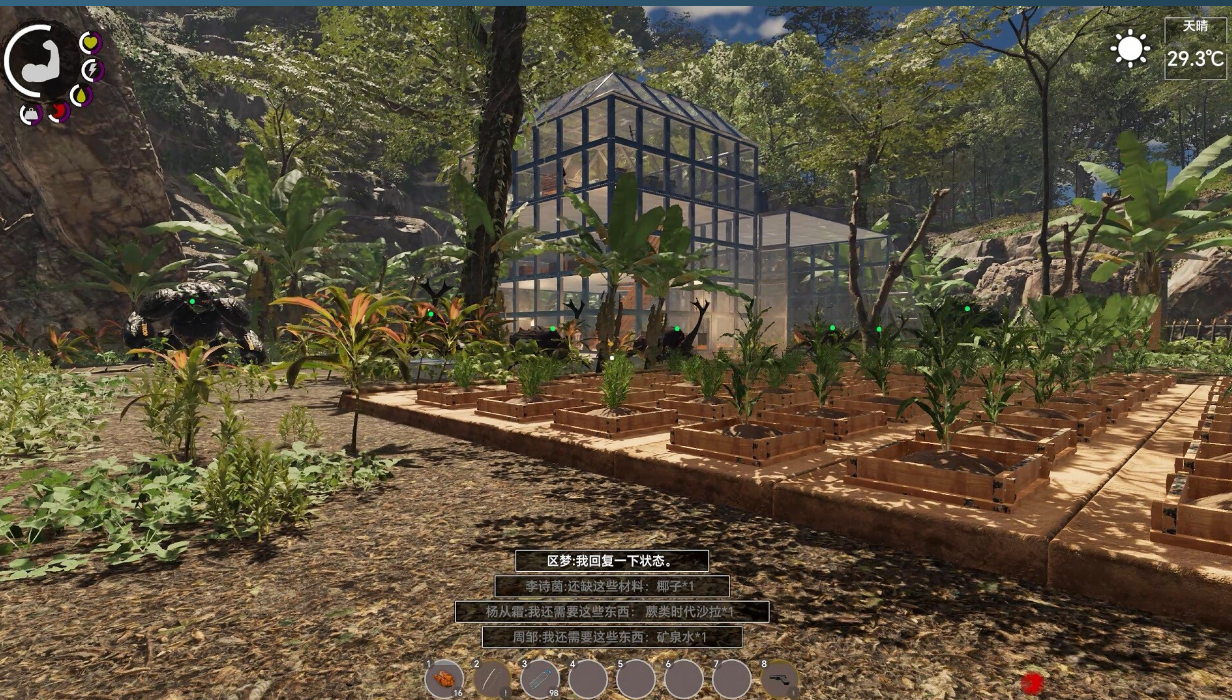Check the water drop thirst icon
The image size is (1232, 700).
(x=81, y=96)
